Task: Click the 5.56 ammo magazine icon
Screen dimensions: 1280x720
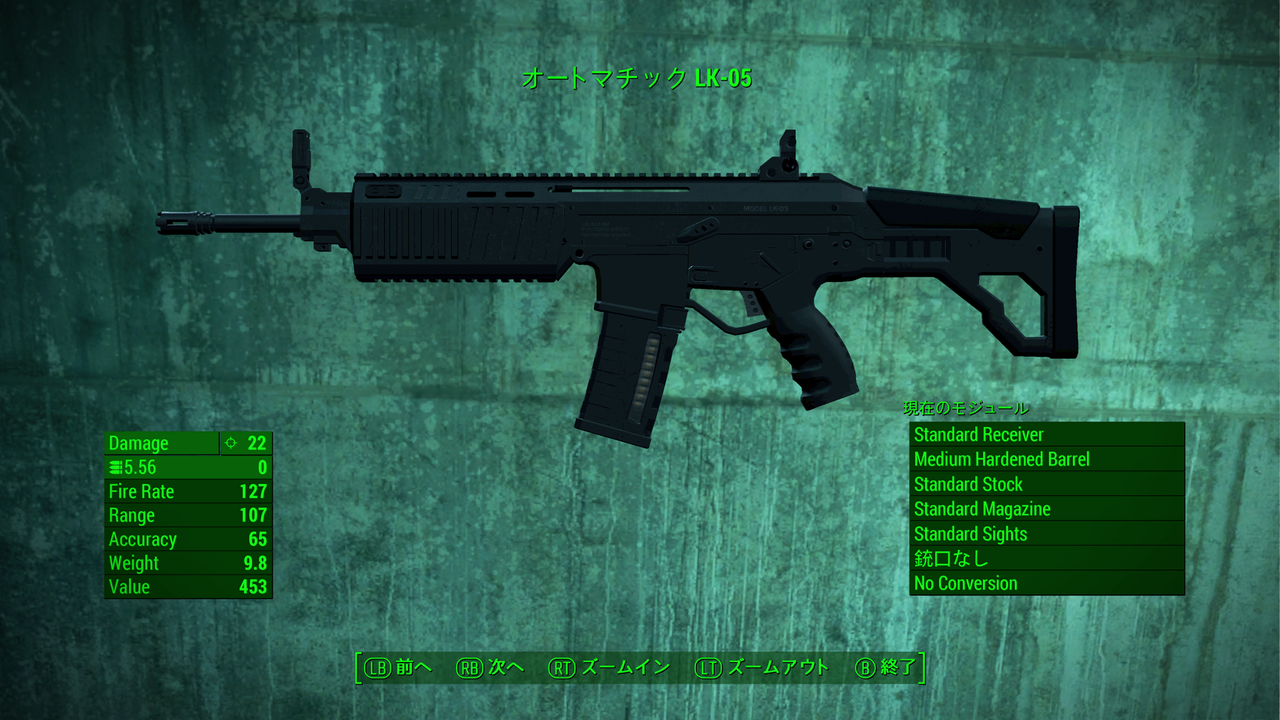Action: (114, 467)
